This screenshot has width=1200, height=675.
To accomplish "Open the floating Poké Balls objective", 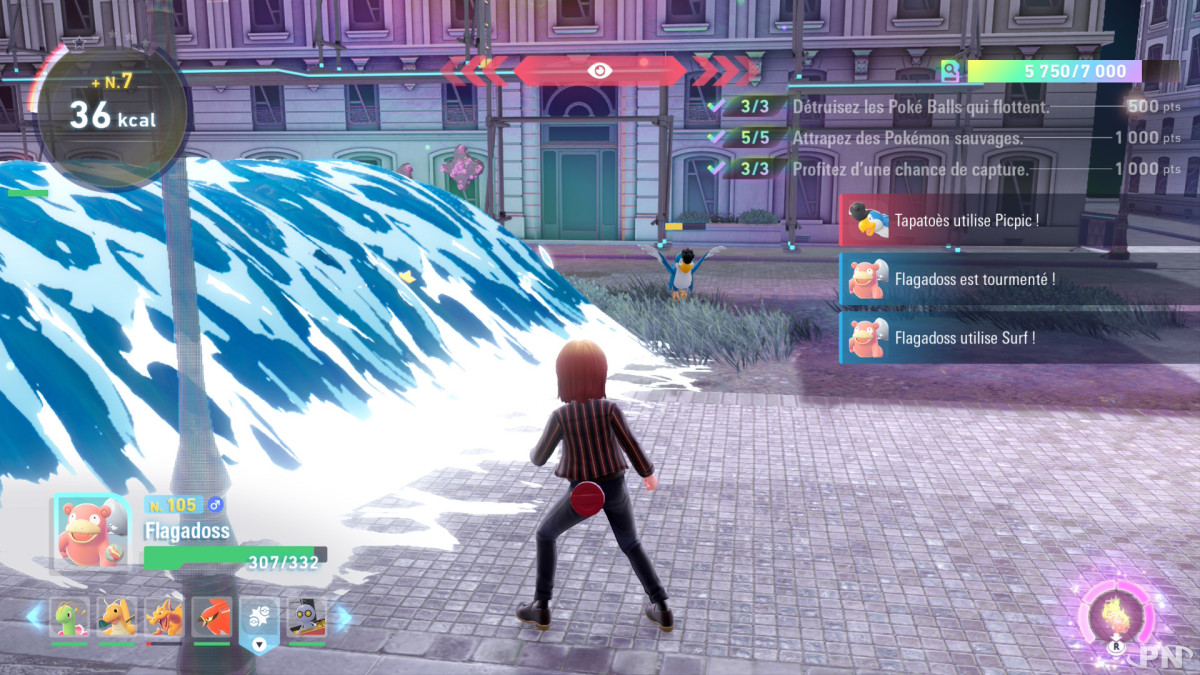I will coord(920,106).
